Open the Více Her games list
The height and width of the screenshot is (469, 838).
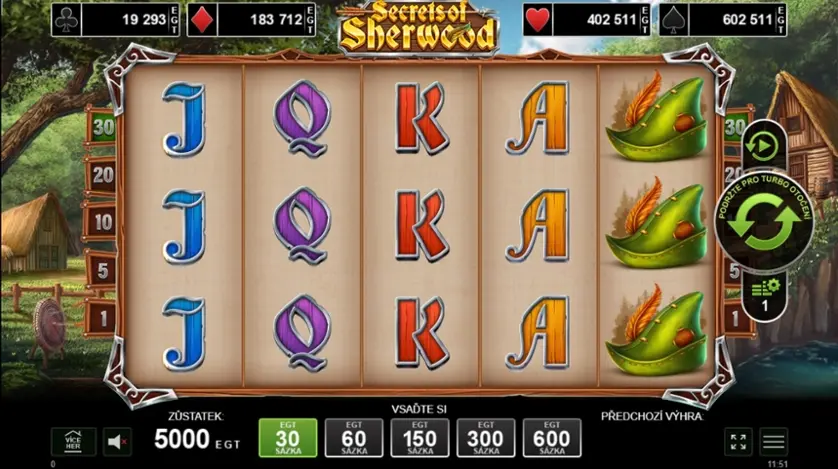point(74,441)
